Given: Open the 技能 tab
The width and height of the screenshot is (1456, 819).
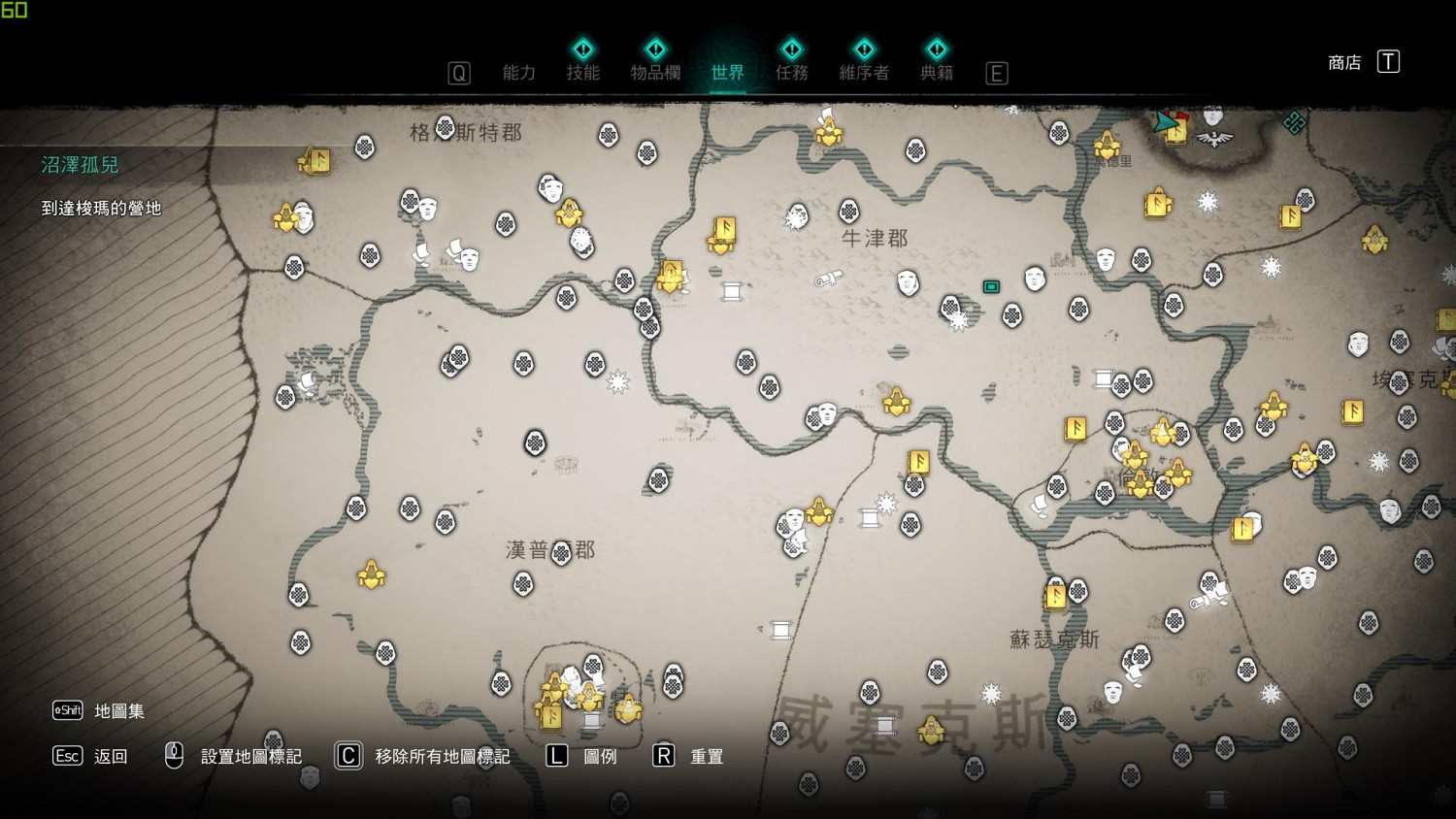Looking at the screenshot, I should pyautogui.click(x=582, y=72).
